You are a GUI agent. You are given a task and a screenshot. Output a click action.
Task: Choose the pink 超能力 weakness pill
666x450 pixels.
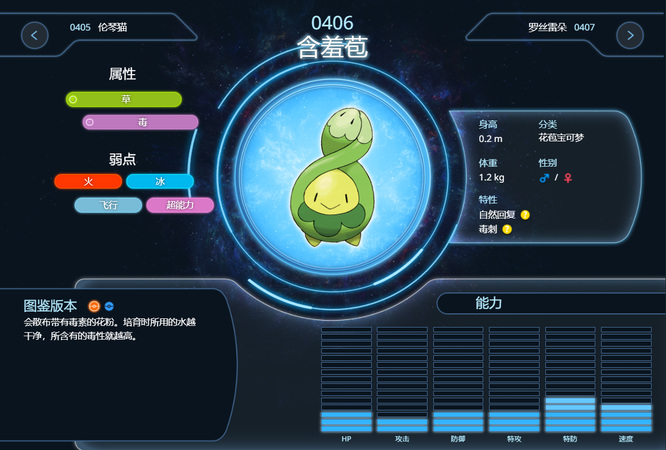point(180,205)
